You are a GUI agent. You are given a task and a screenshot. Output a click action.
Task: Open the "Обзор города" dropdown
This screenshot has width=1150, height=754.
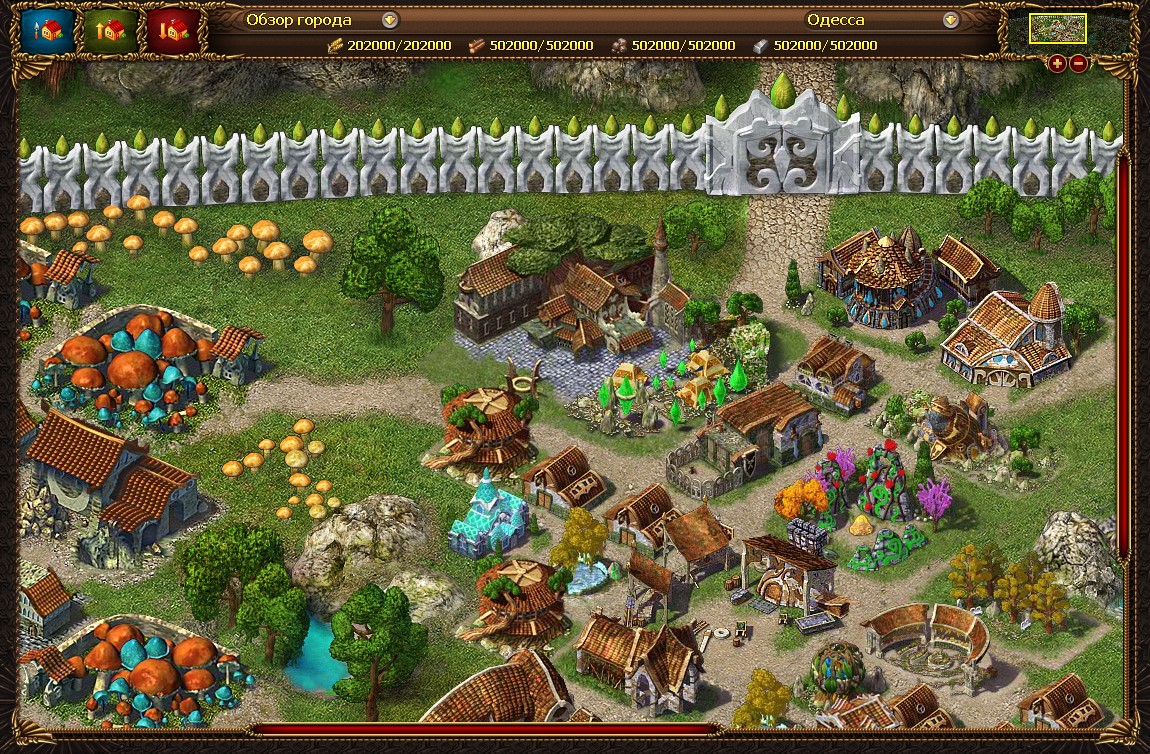click(x=390, y=20)
